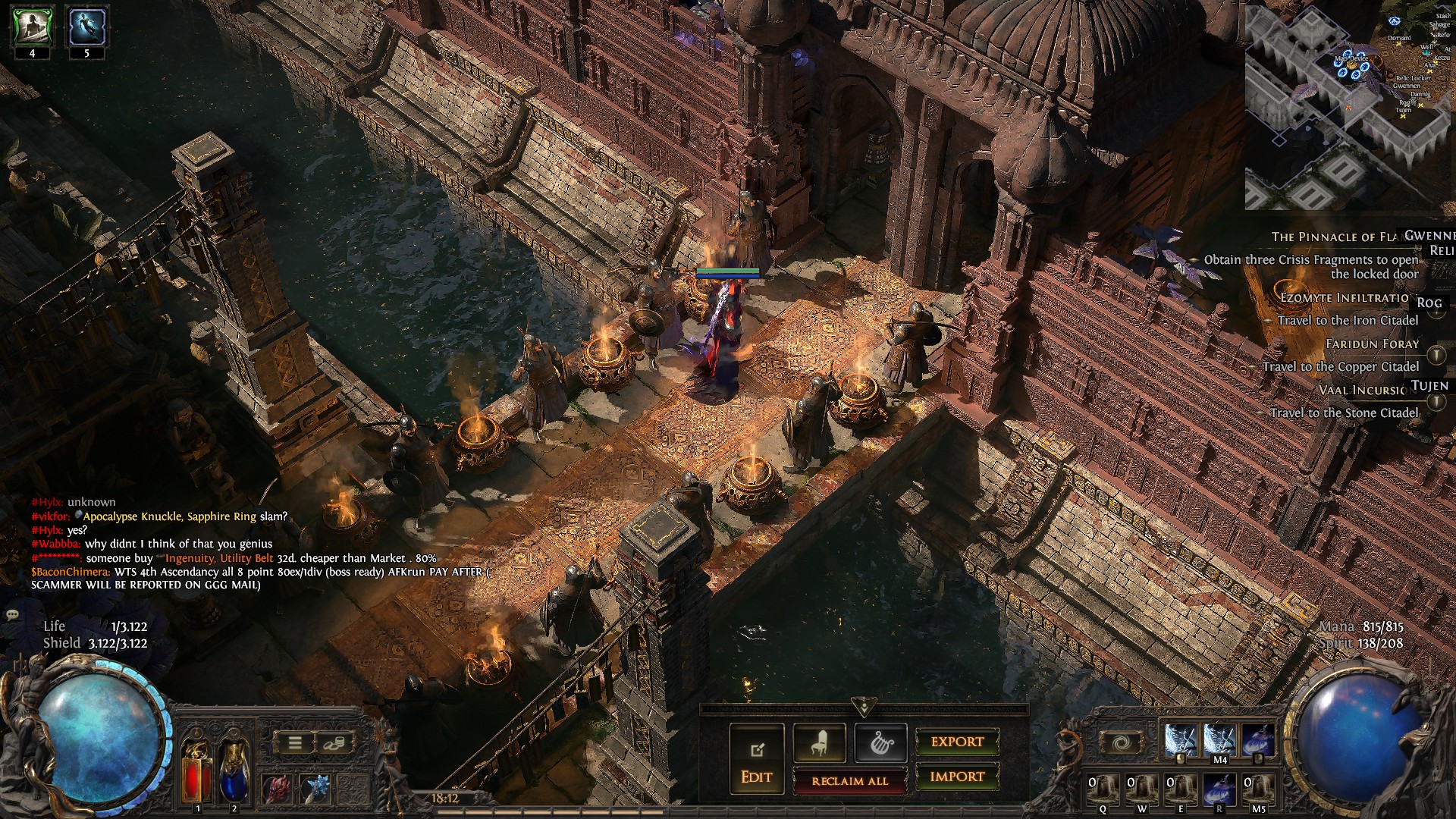
Task: Open the three-line menu button
Action: coord(295,742)
